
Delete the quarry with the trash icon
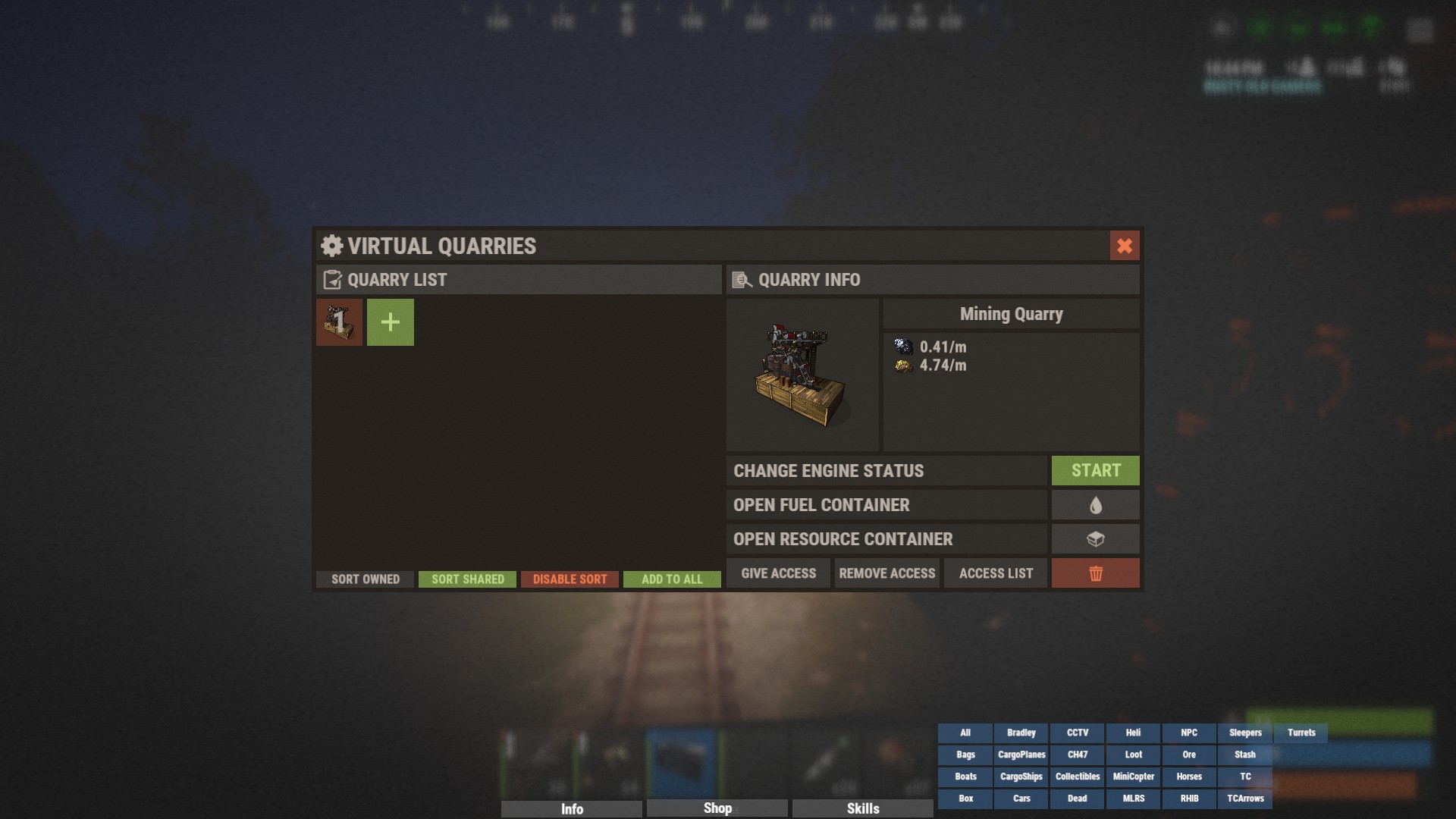(x=1095, y=573)
